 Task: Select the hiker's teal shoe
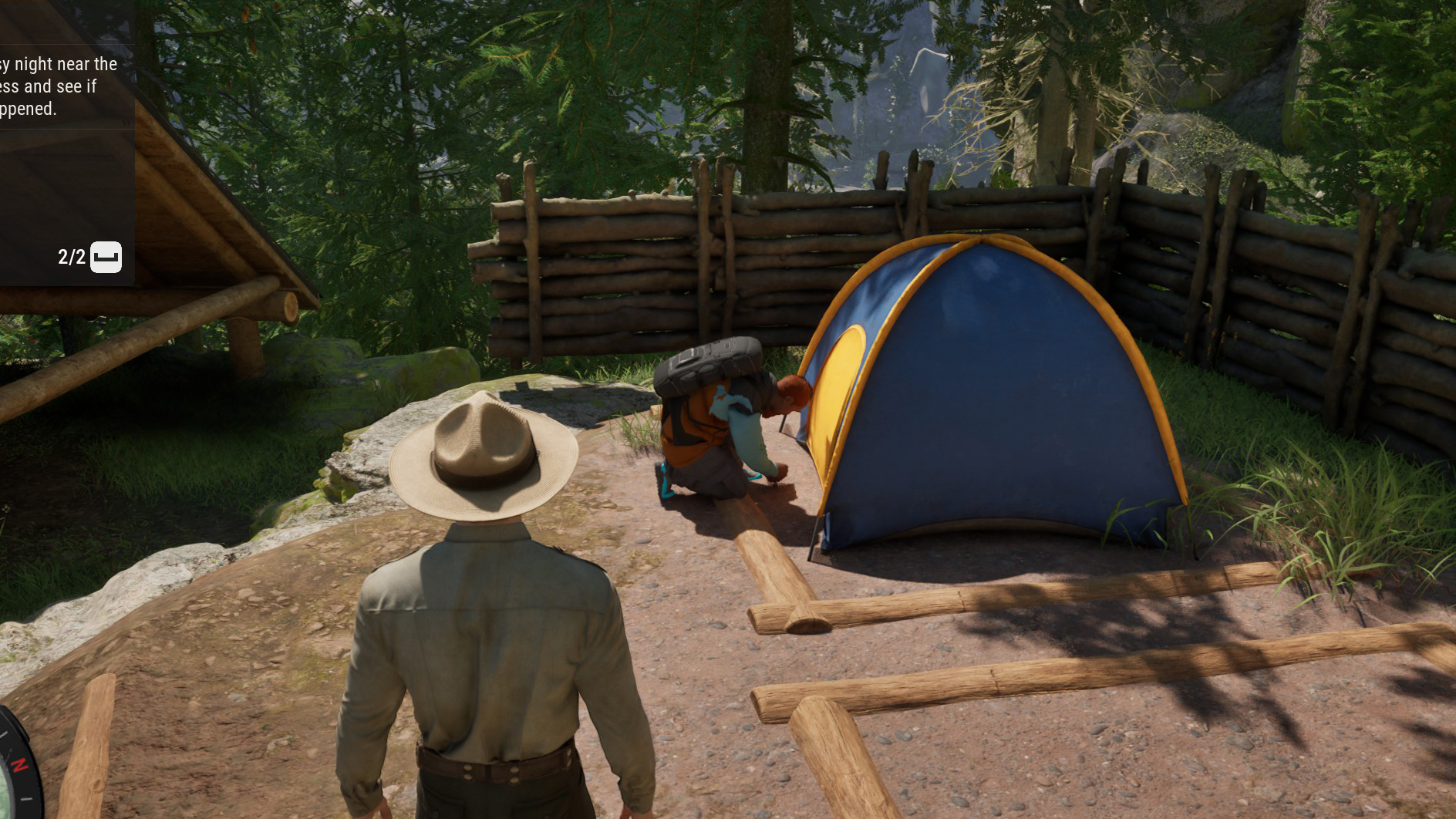click(664, 481)
